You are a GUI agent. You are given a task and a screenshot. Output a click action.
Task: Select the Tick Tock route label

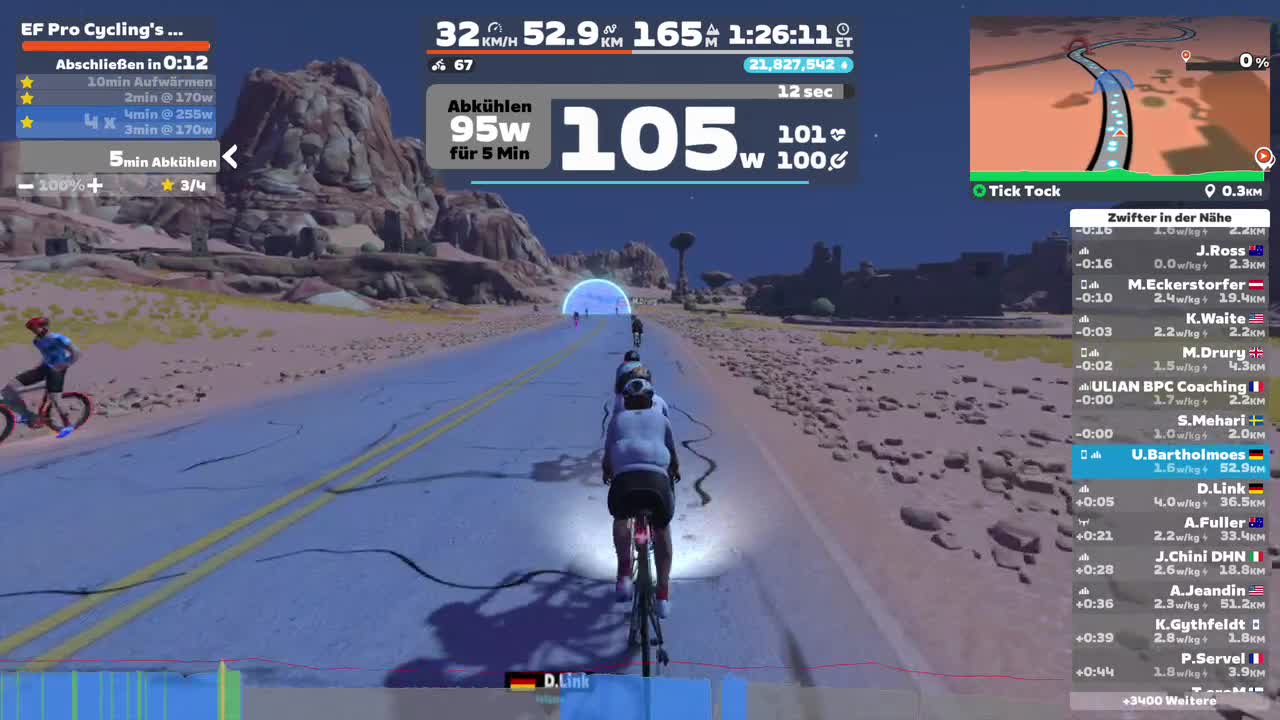coord(1026,191)
